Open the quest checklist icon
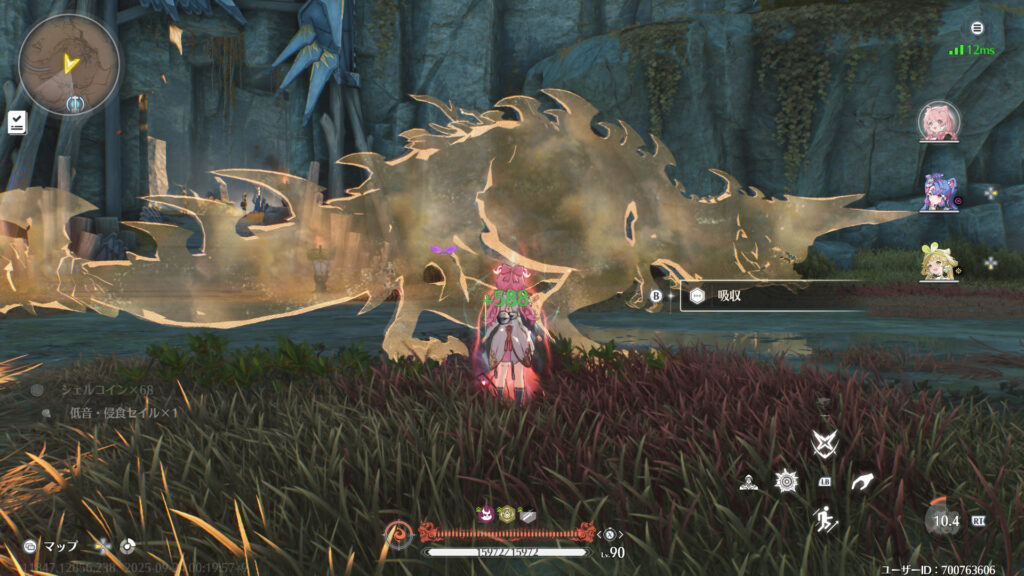Screen dimensions: 1024x576 coord(17,122)
